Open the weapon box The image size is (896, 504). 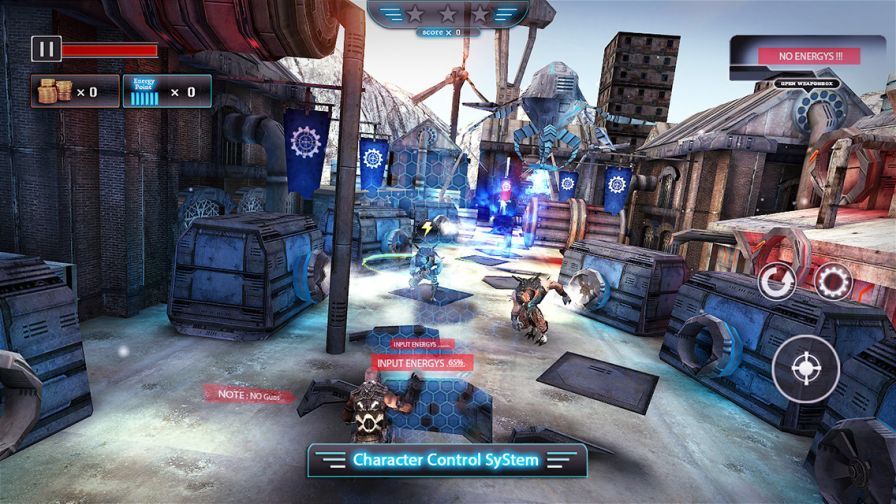tap(806, 84)
